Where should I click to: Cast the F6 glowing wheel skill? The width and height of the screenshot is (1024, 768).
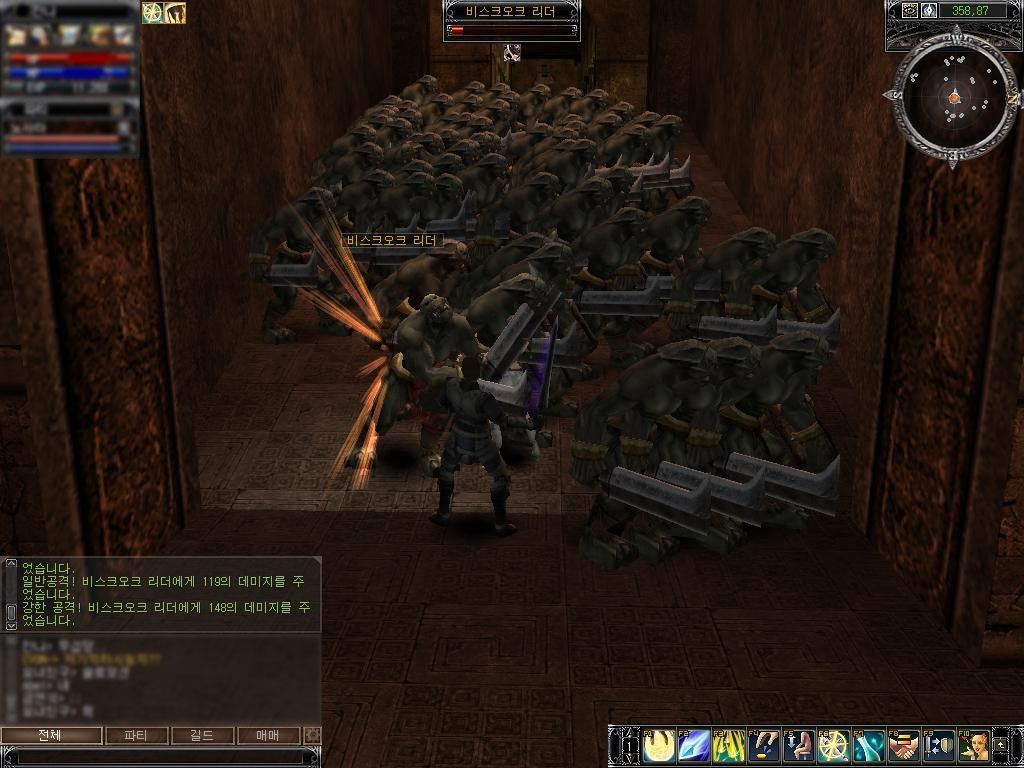click(834, 745)
